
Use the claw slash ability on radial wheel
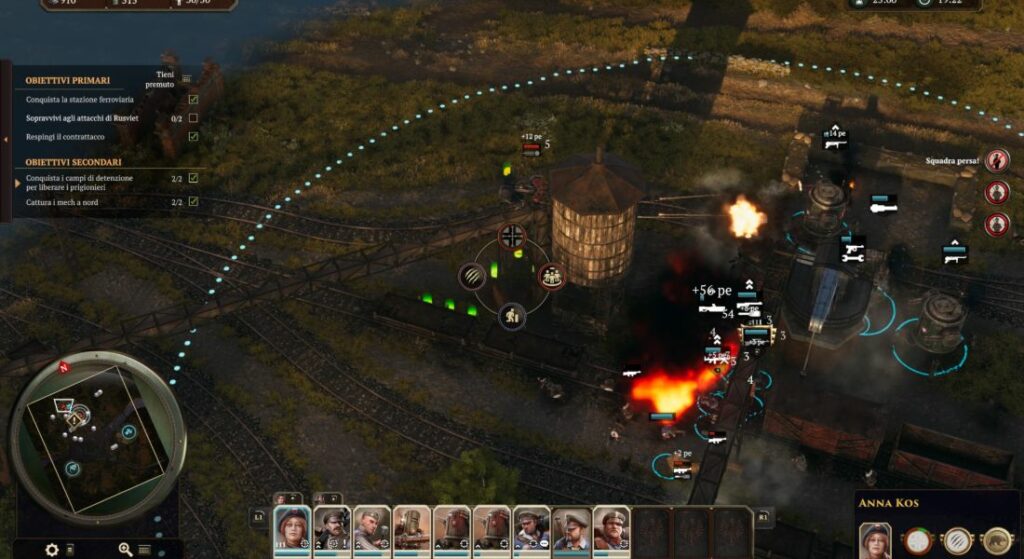(472, 277)
